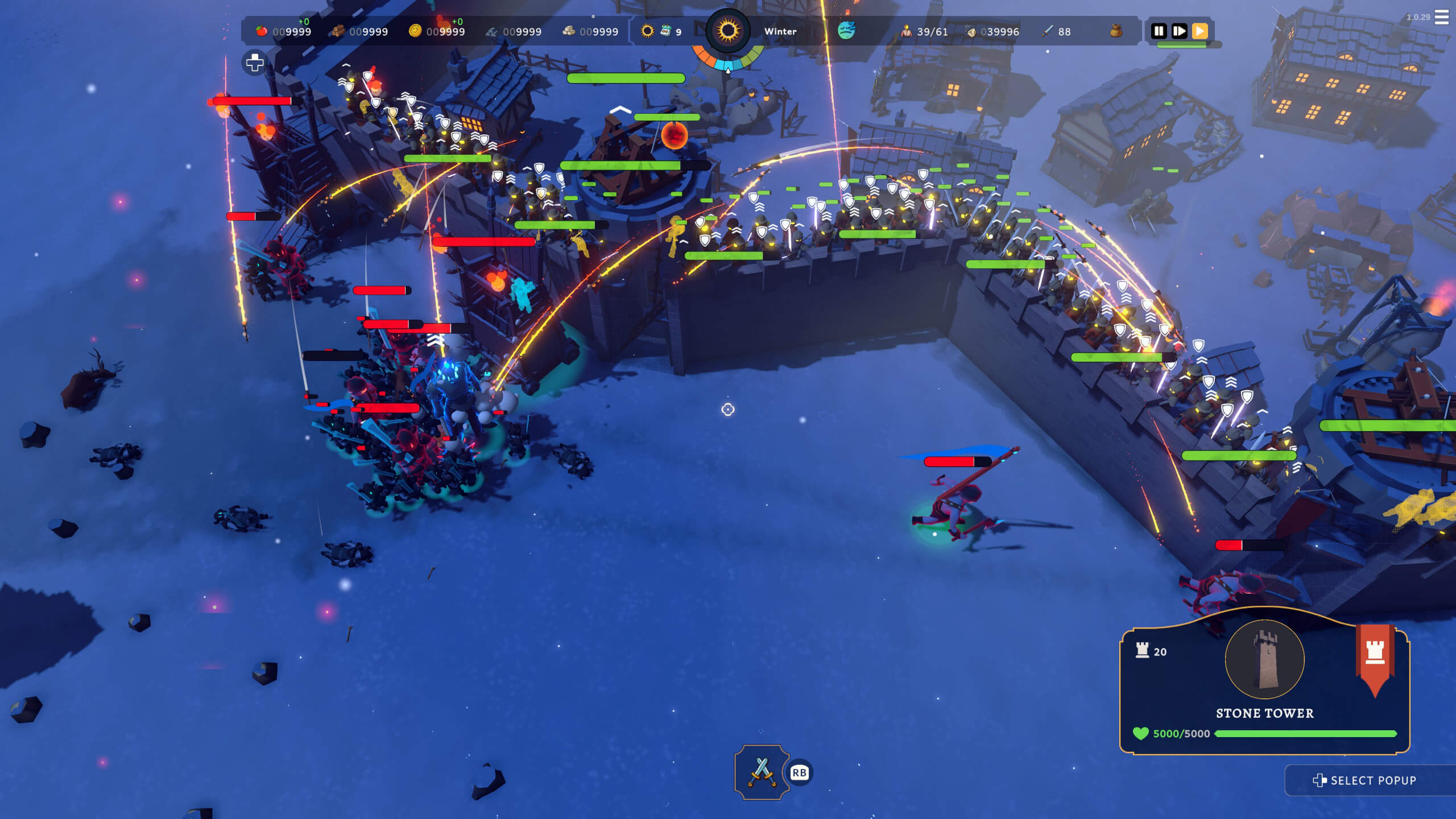
Task: Select the orange fastest speed button
Action: tap(1201, 31)
